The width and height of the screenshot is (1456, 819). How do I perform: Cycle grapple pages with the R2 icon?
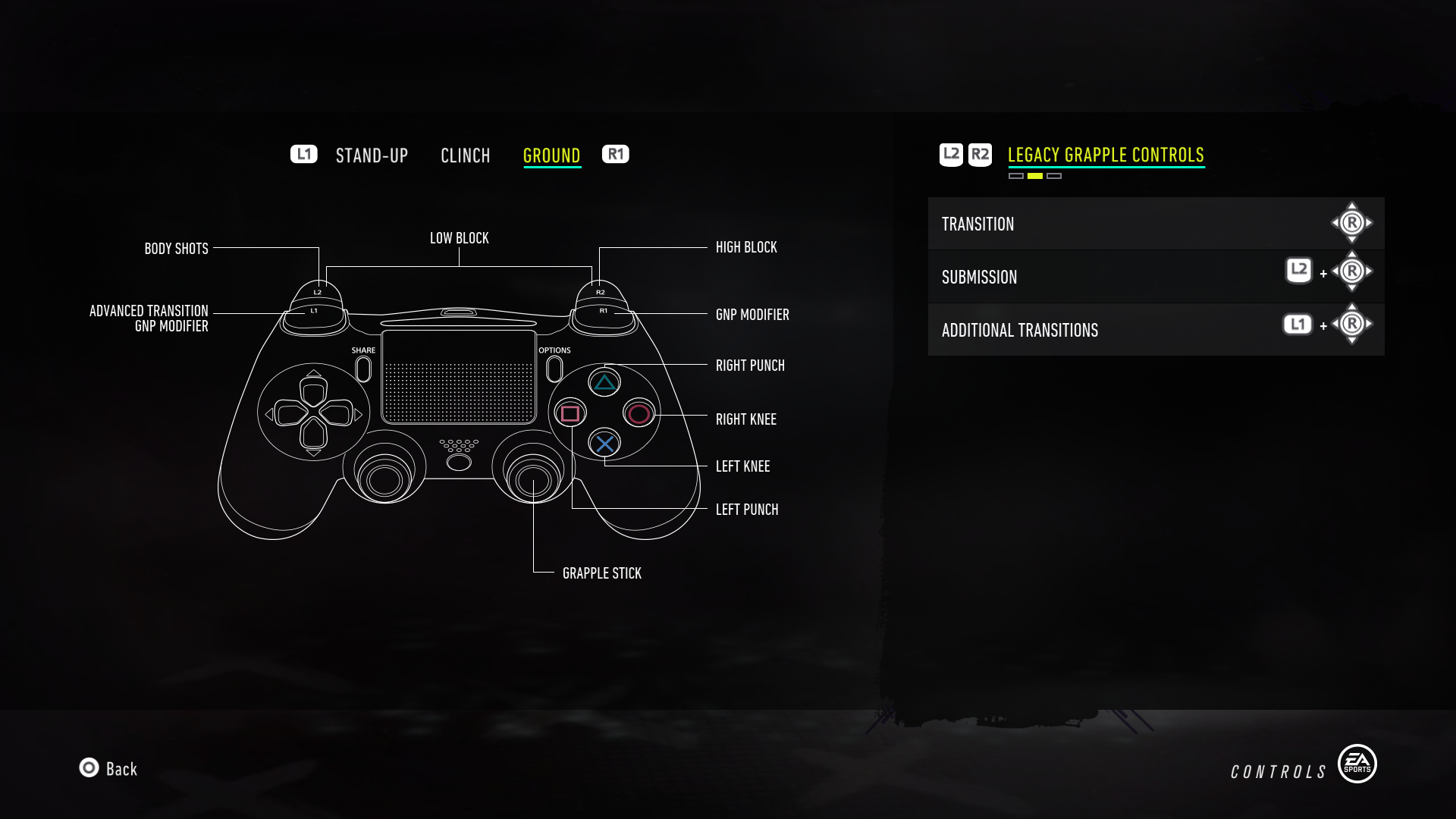tap(980, 153)
